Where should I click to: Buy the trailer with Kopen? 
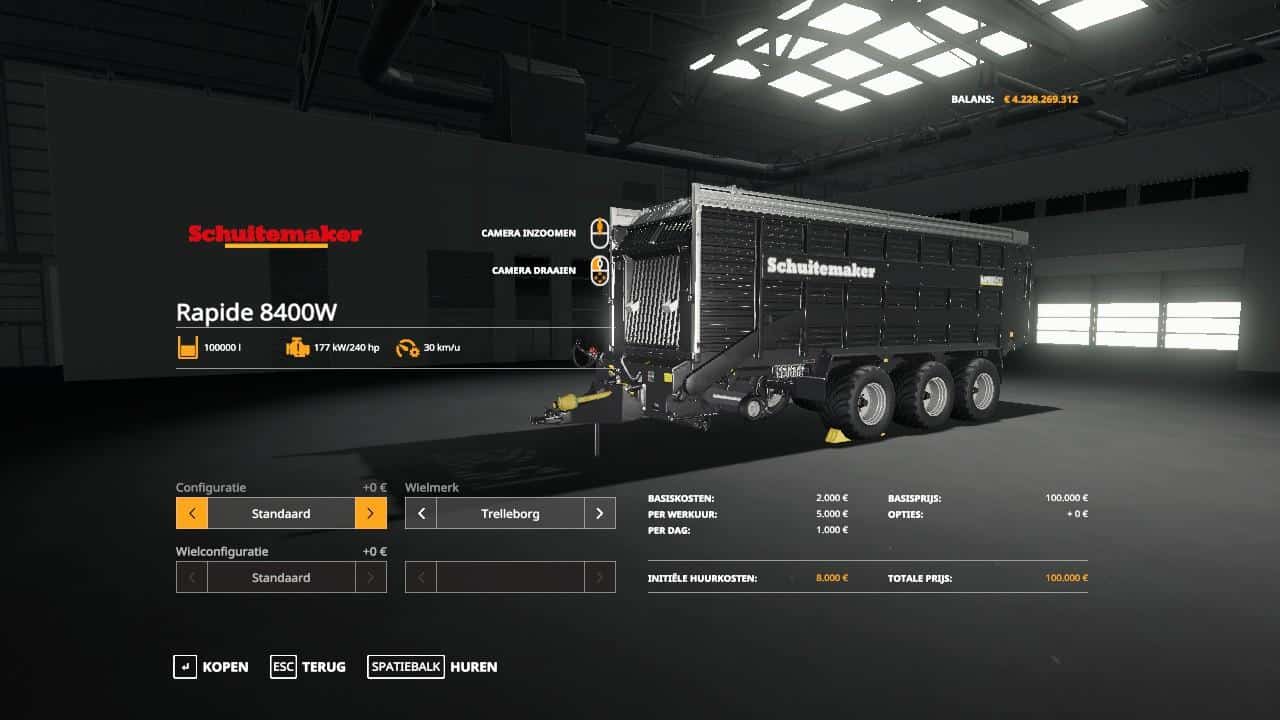tap(211, 667)
